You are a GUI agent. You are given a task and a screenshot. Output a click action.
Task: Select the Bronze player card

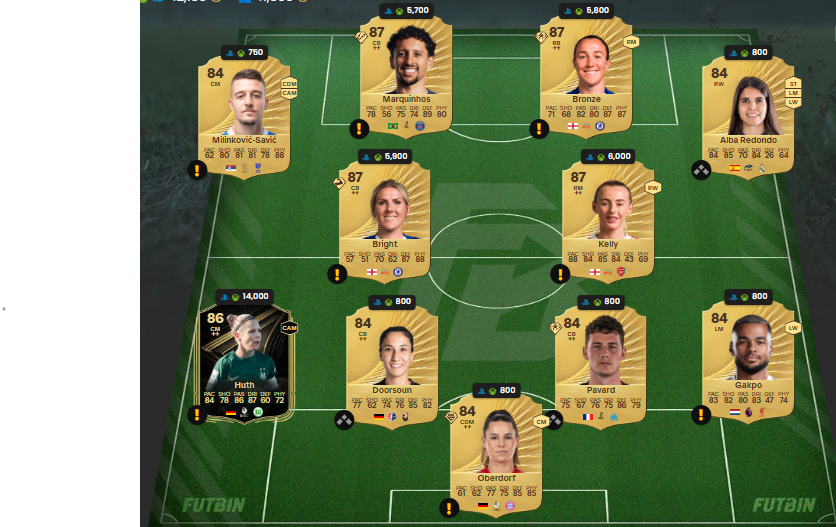[586, 75]
